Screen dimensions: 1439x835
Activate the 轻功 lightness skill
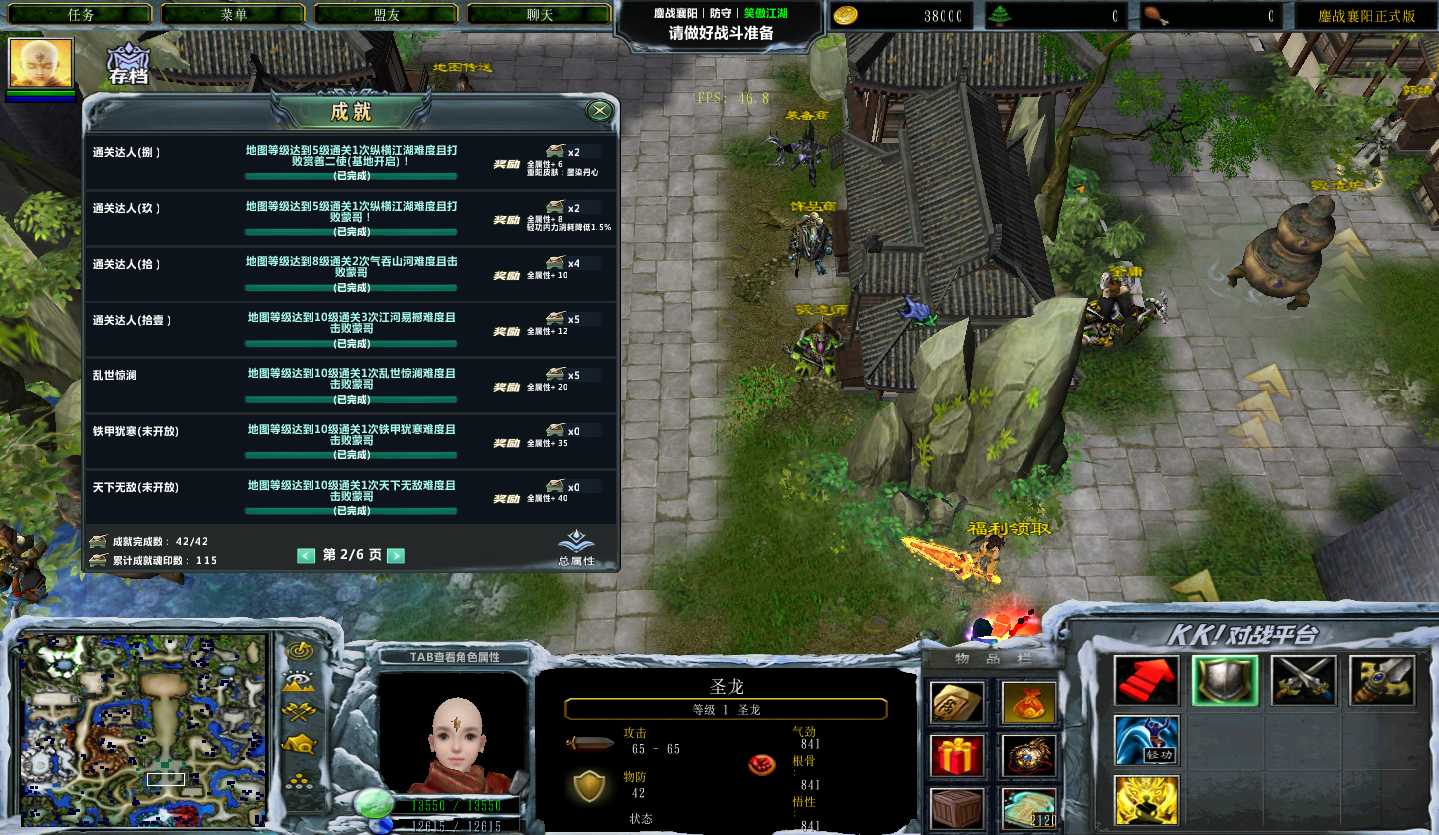tap(1146, 740)
